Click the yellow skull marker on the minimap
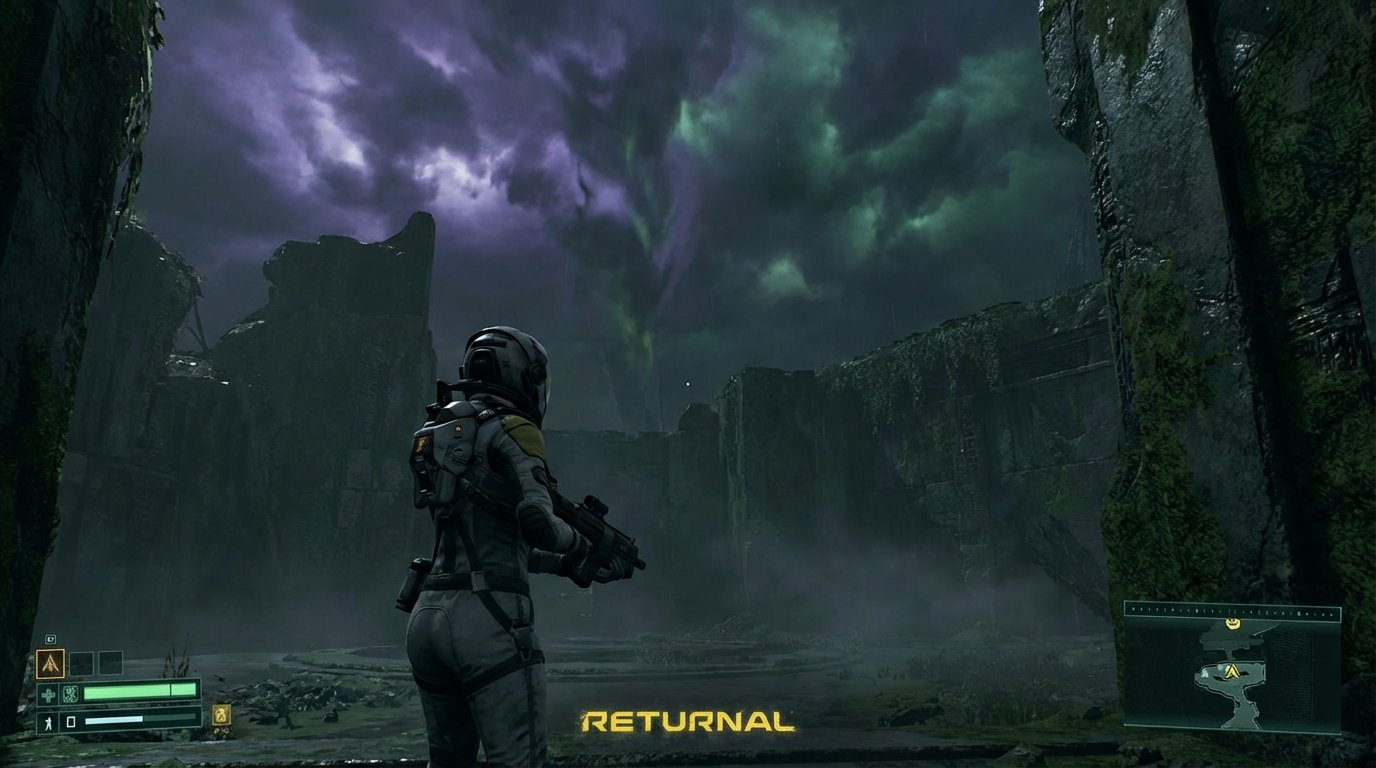Image resolution: width=1376 pixels, height=768 pixels. (x=1232, y=623)
